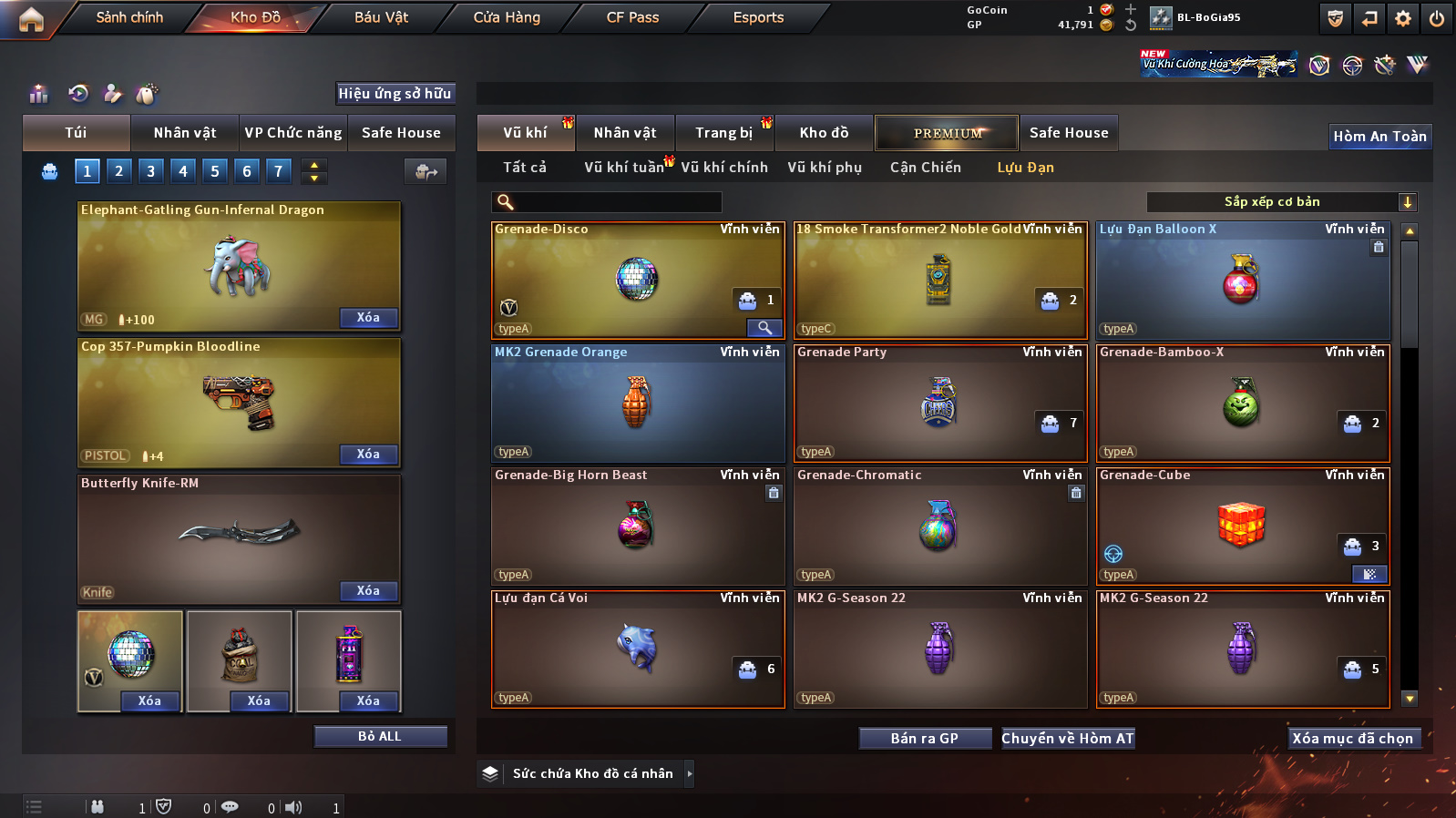Open the Hòm An Toàn safe box
The height and width of the screenshot is (818, 1456).
point(1379,137)
